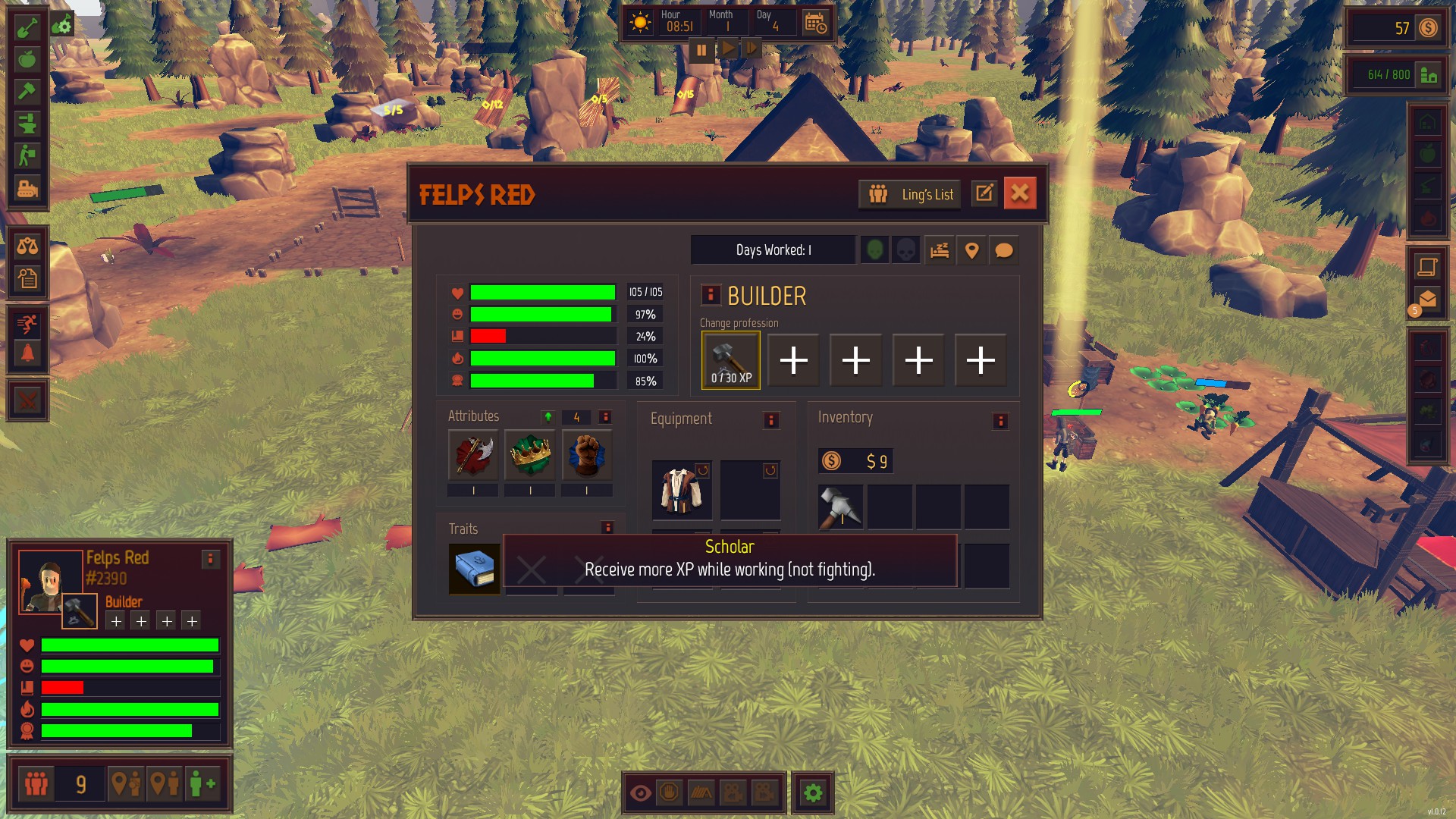Open the calendar schedule button

pyautogui.click(x=815, y=24)
